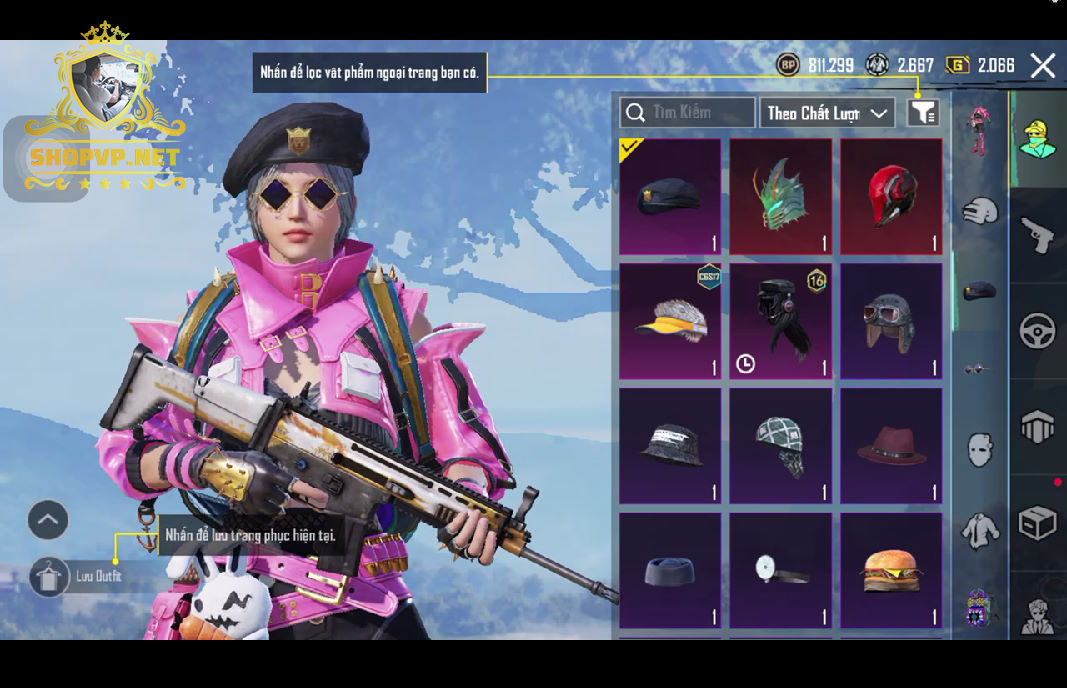This screenshot has width=1067, height=688.
Task: Choose the maroon fedora hat
Action: [x=891, y=446]
